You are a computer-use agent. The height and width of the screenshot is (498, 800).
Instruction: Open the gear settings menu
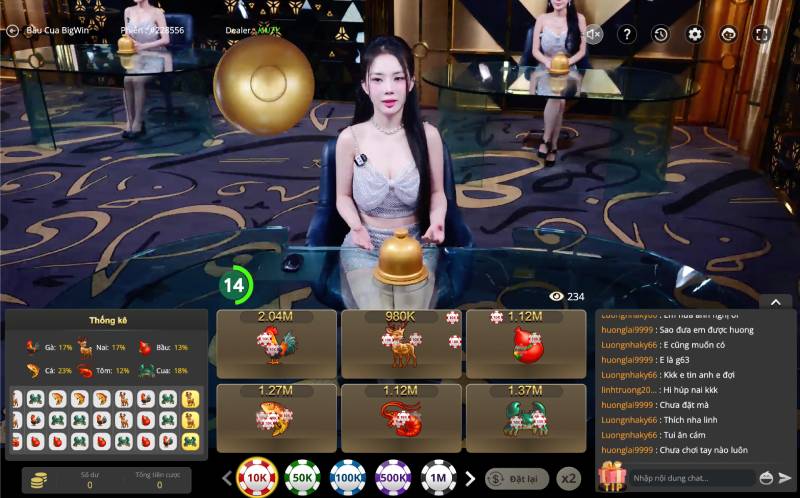[x=695, y=35]
